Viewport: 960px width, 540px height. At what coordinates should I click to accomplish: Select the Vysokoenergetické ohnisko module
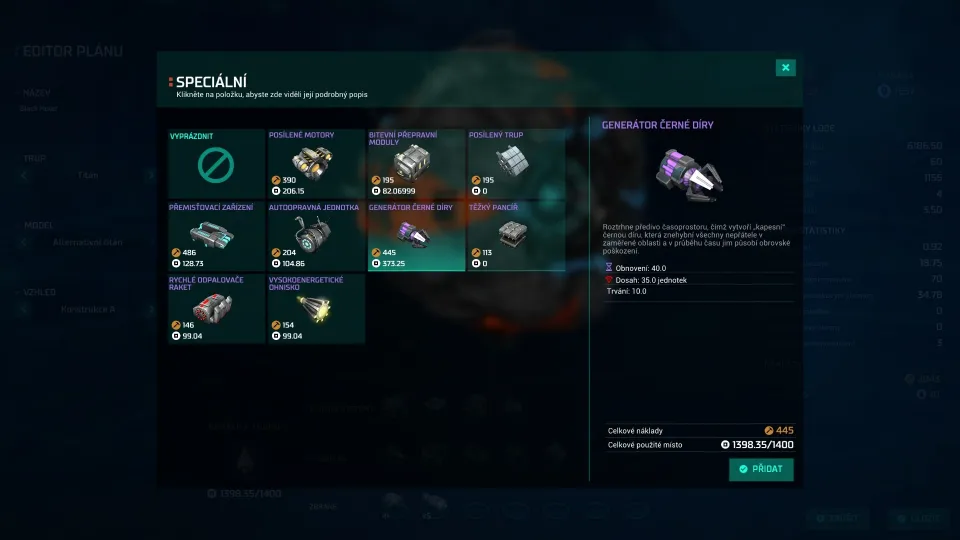click(x=316, y=309)
